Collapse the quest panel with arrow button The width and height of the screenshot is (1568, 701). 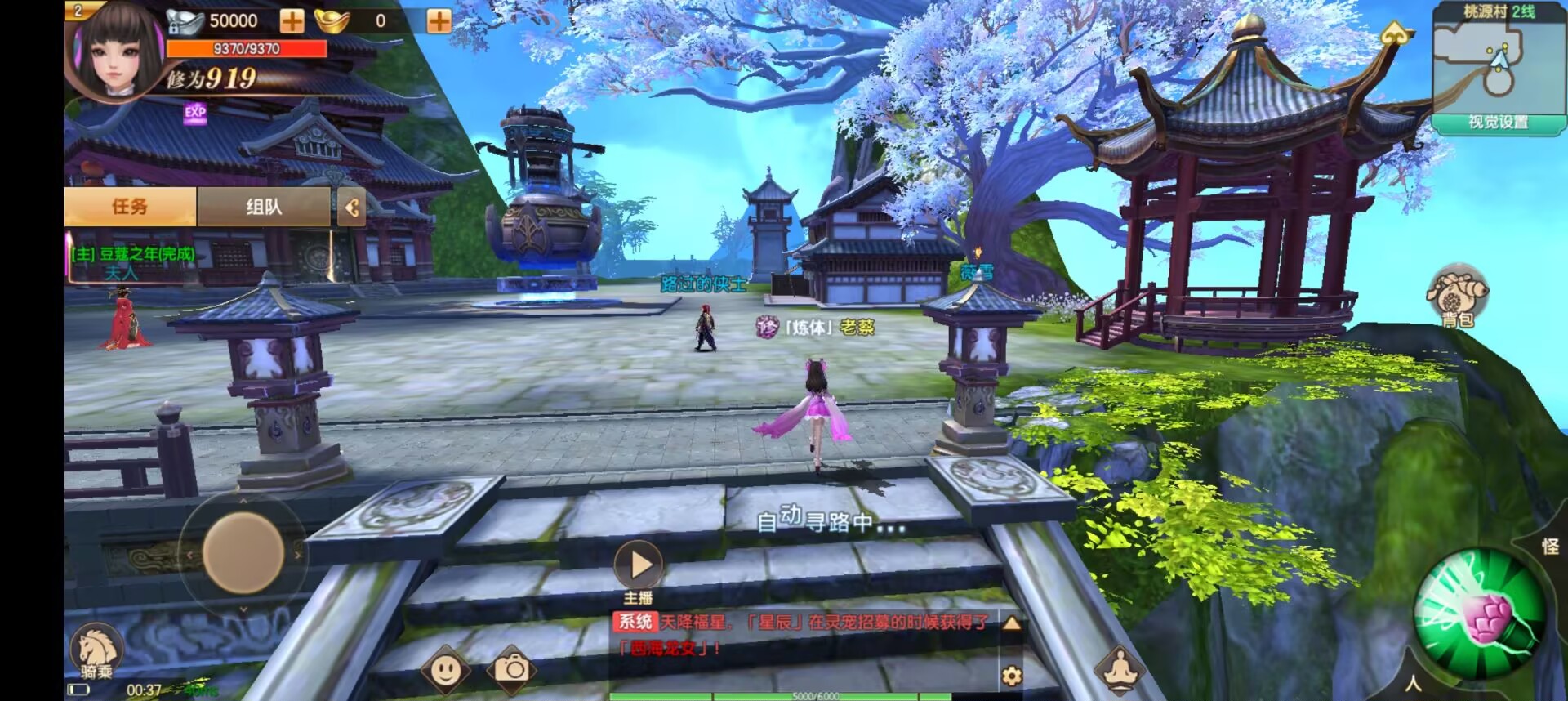coord(352,208)
